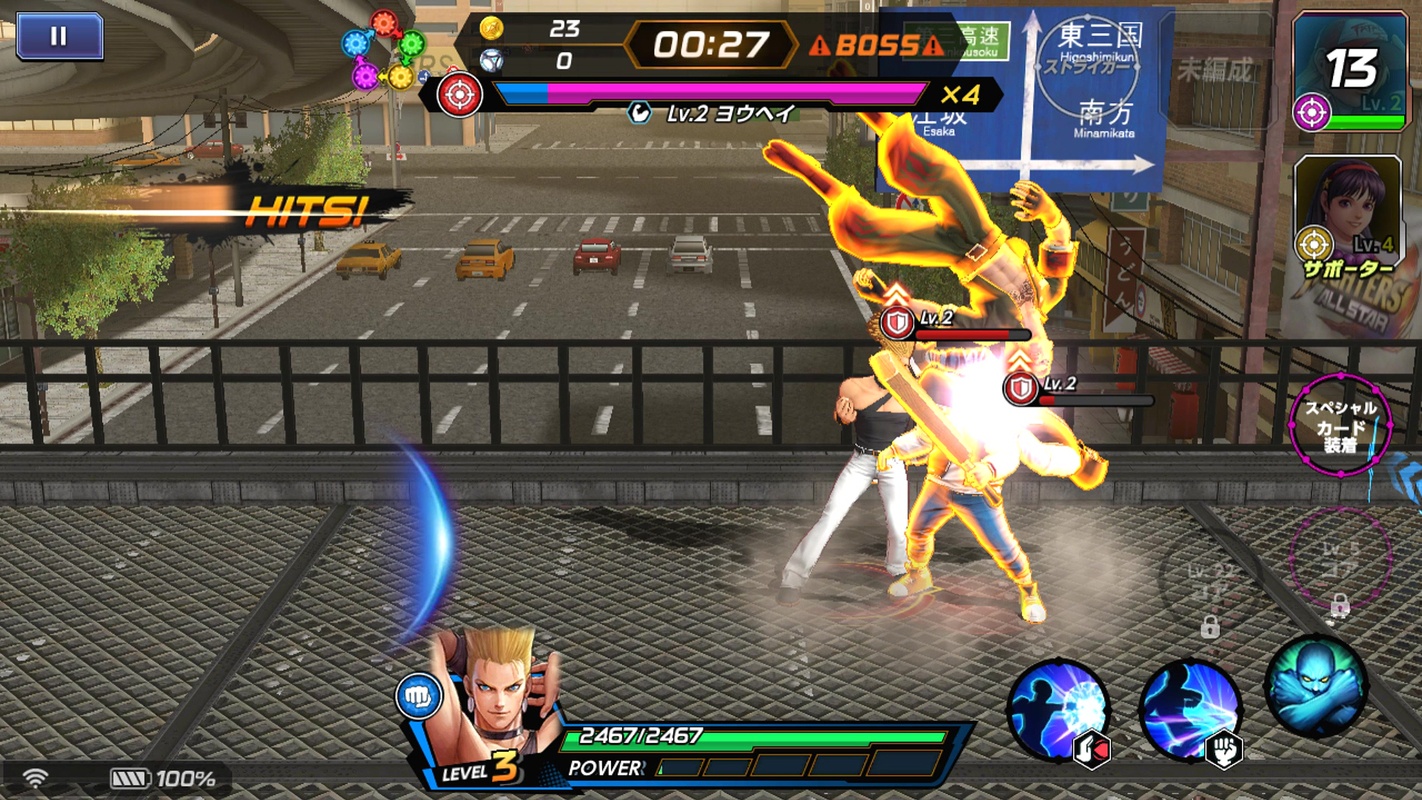Activate the スペシャルカード装着 special card button
The image size is (1422, 800).
tap(1340, 424)
